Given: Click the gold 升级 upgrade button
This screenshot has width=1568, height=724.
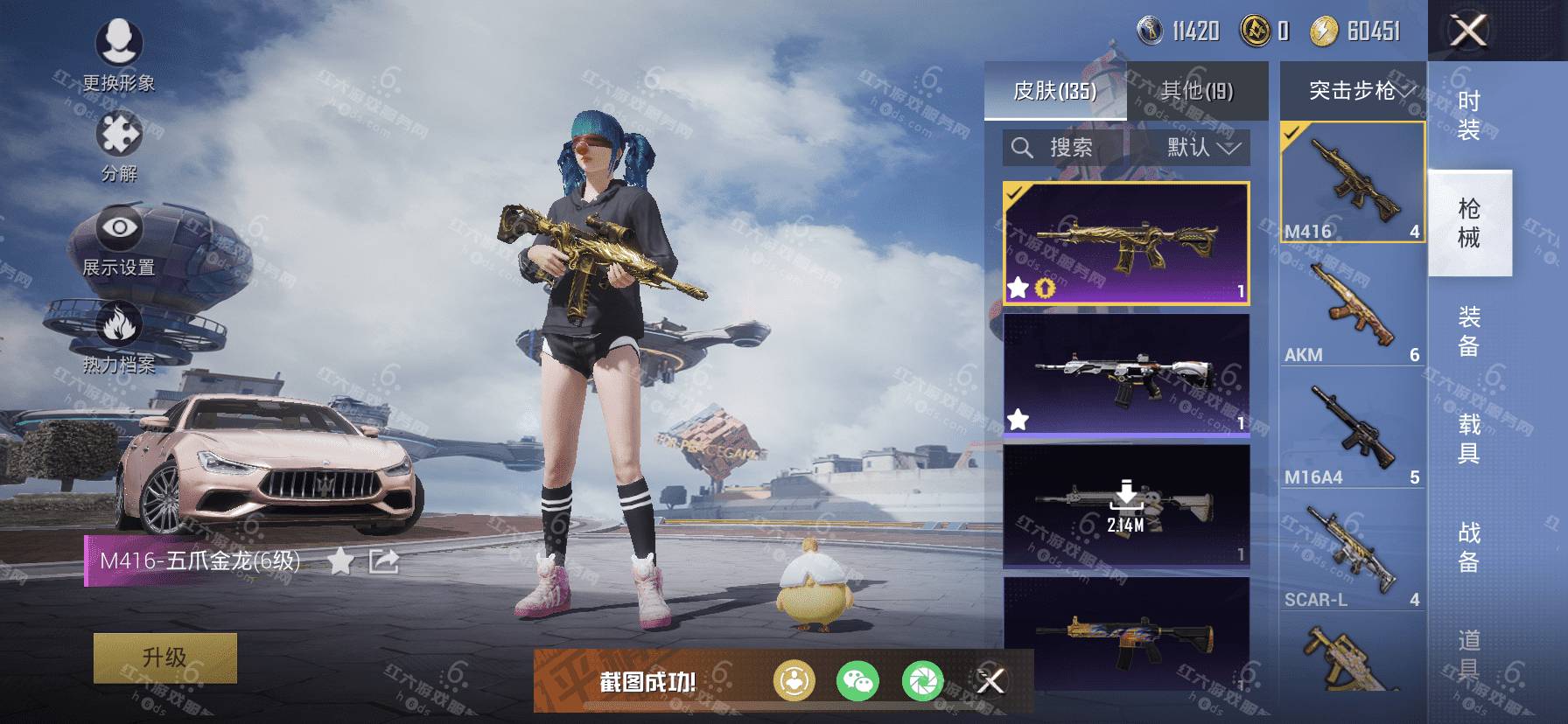Looking at the screenshot, I should tap(164, 658).
